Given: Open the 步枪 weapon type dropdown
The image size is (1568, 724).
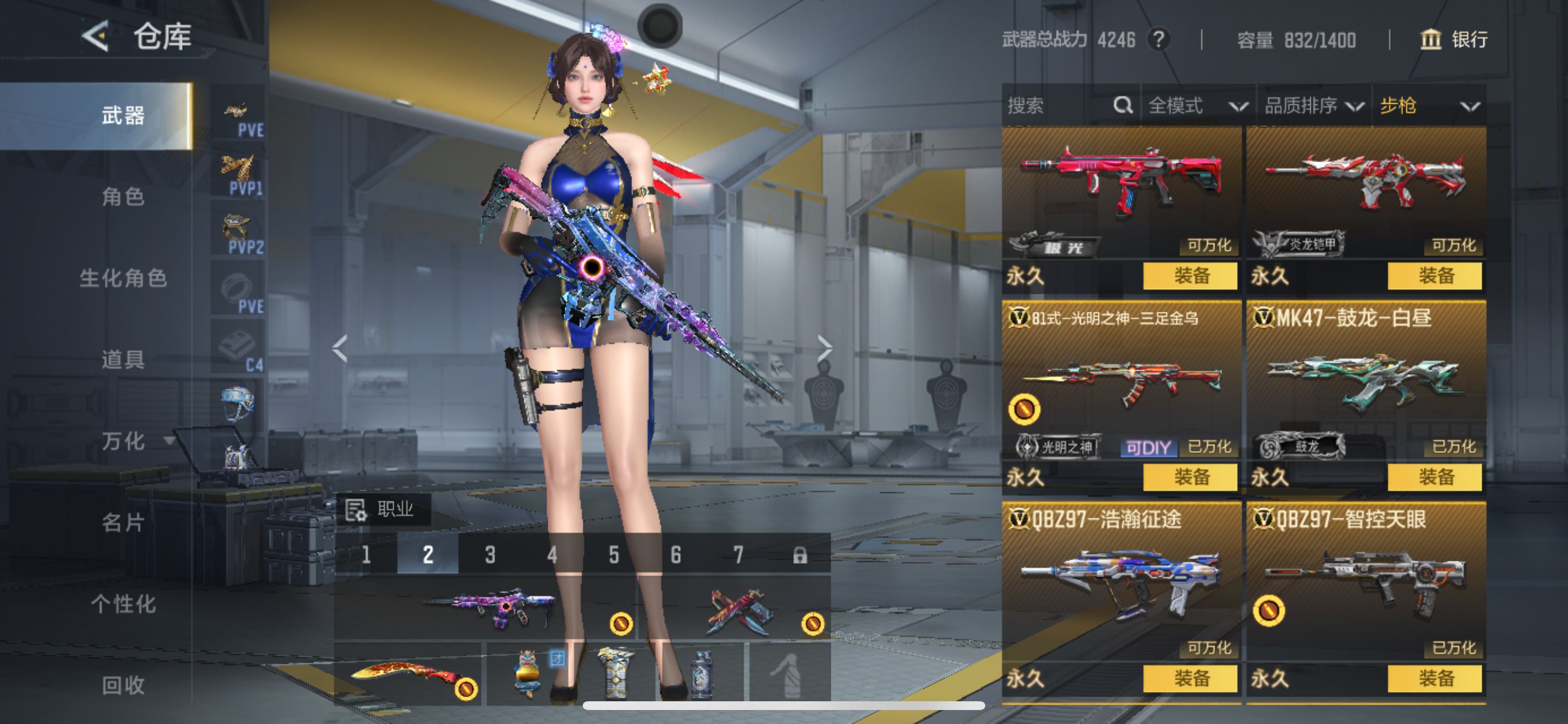Looking at the screenshot, I should 1428,106.
